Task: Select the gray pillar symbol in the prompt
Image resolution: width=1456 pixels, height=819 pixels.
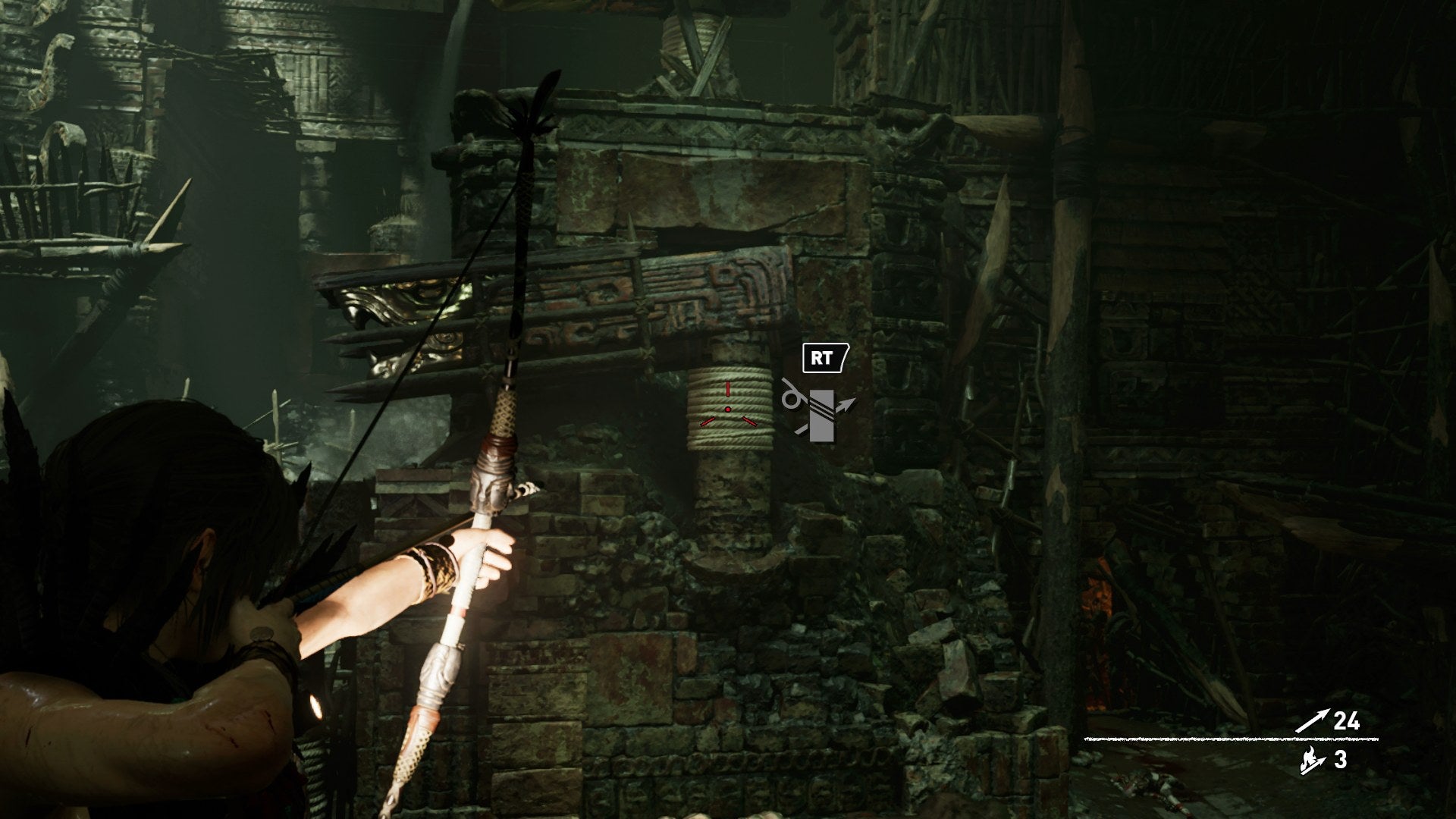Action: (x=822, y=416)
